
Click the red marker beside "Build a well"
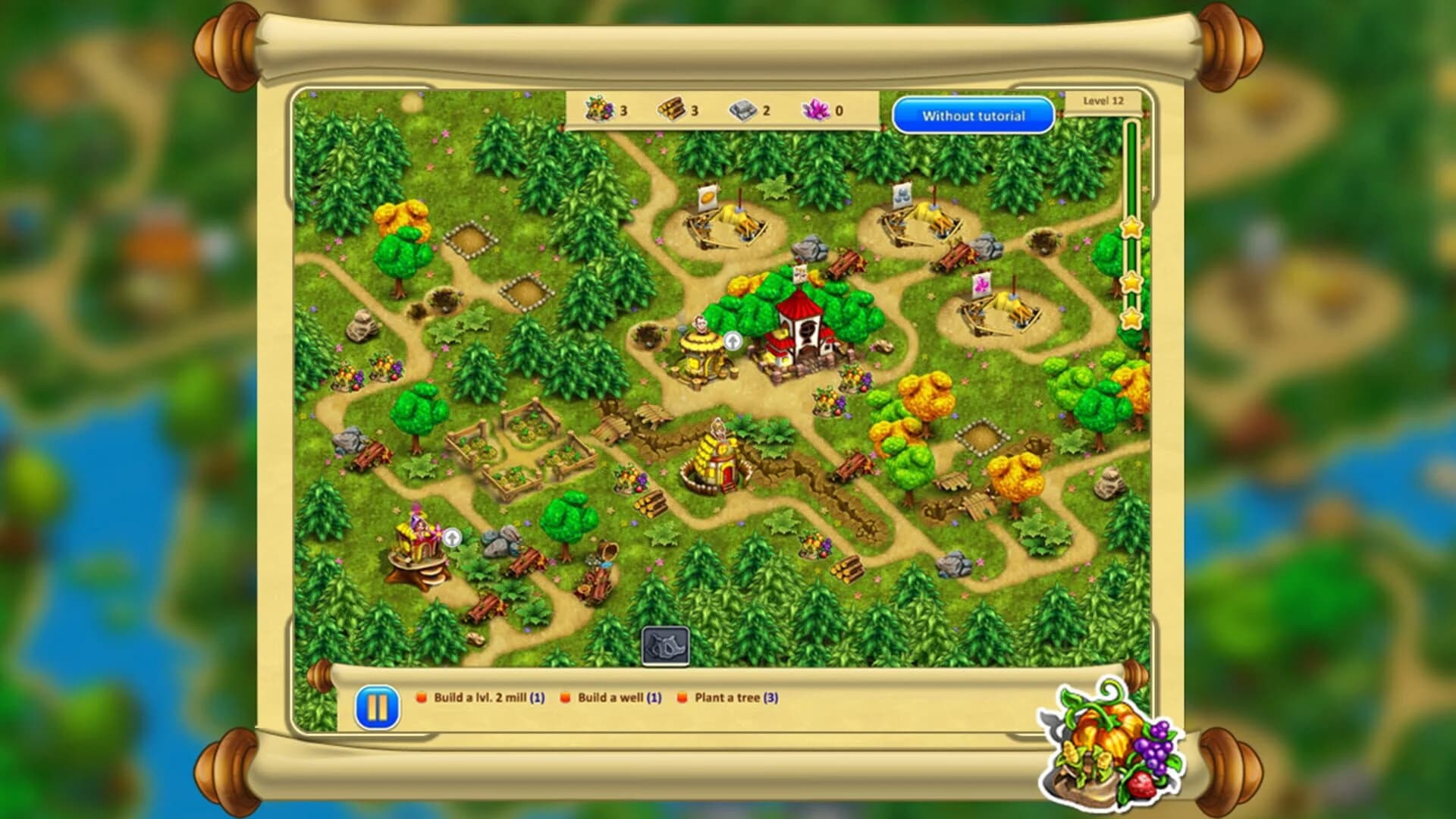tap(565, 698)
